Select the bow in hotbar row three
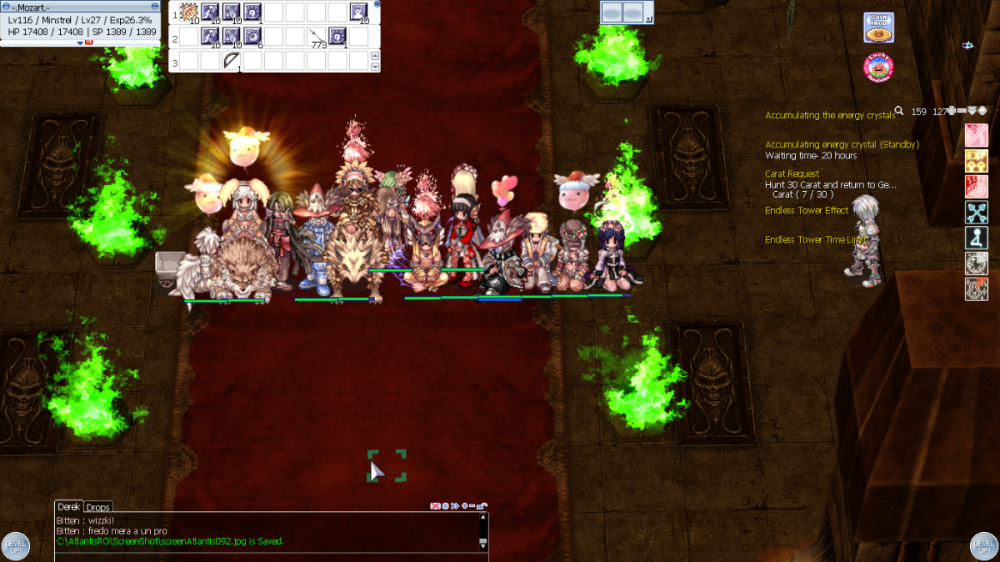The image size is (1000, 562). click(x=231, y=61)
